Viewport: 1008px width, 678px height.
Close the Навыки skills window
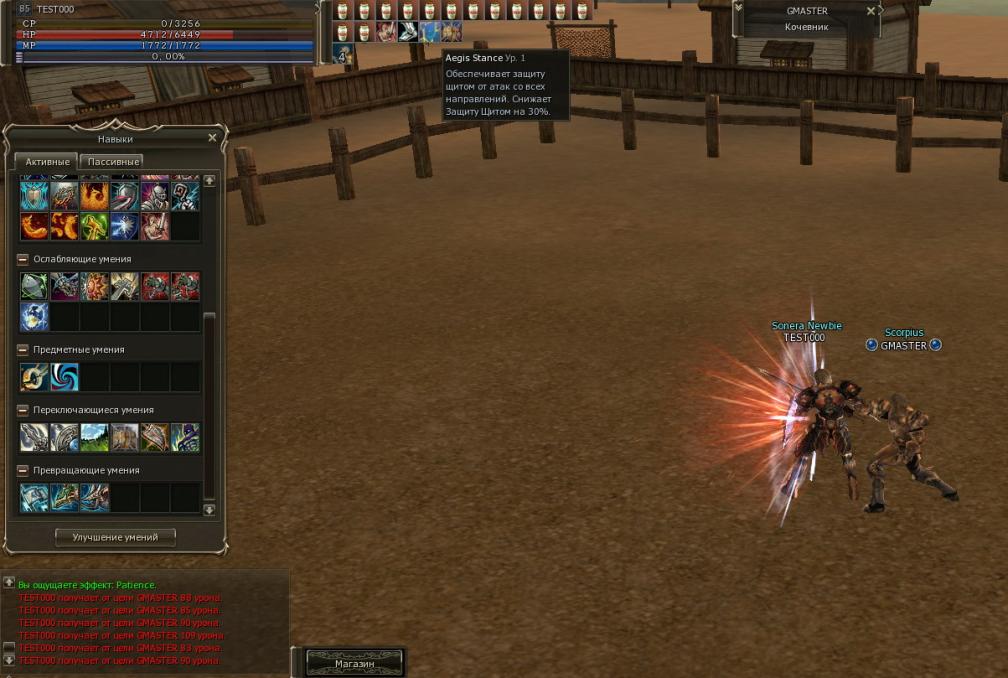pyautogui.click(x=212, y=138)
